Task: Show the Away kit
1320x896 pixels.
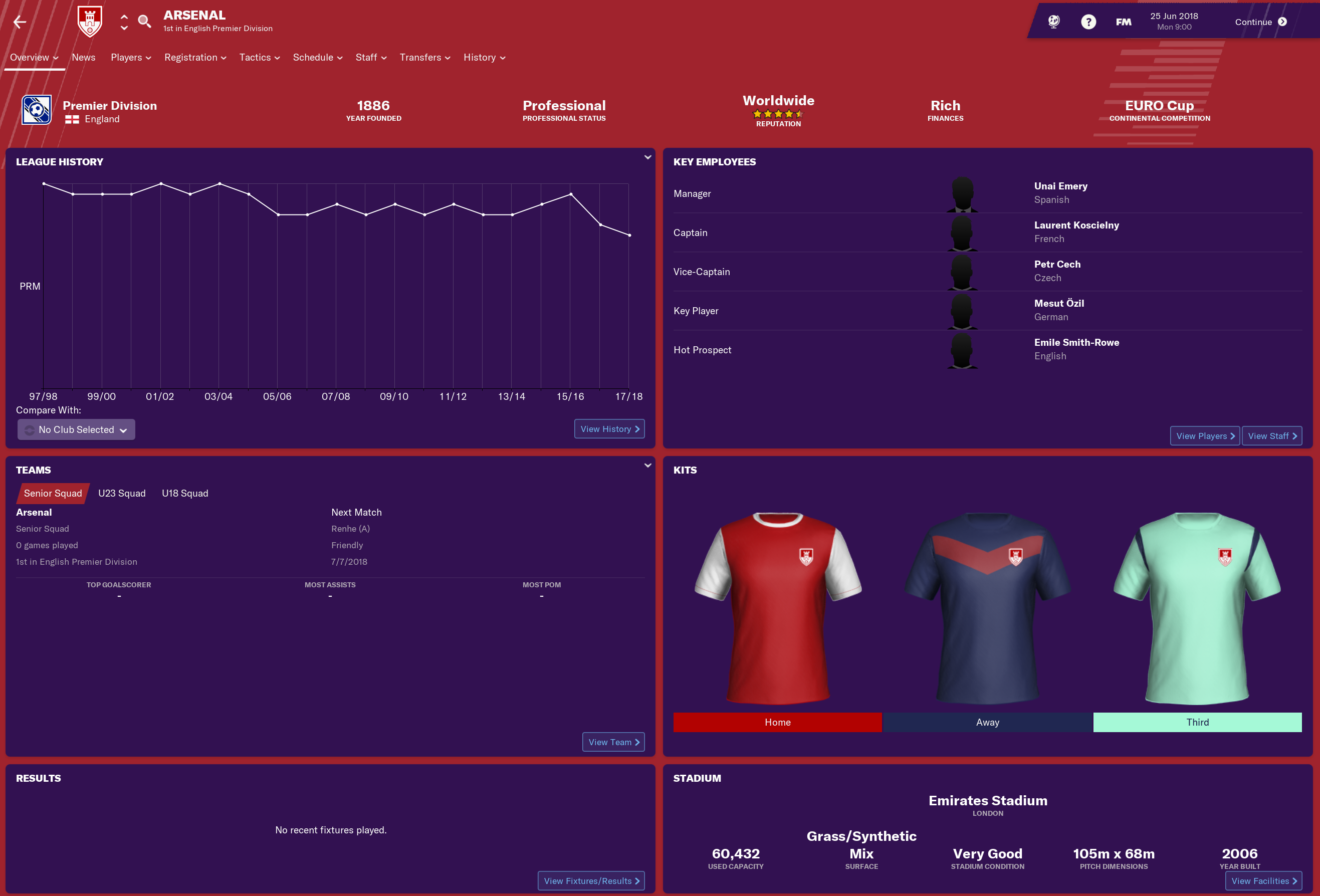Action: (987, 722)
